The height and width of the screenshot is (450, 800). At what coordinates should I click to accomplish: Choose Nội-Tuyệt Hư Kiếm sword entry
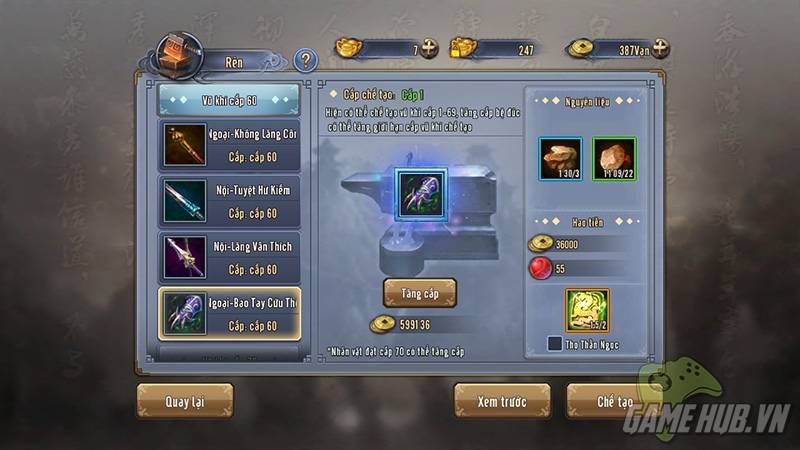[x=229, y=199]
